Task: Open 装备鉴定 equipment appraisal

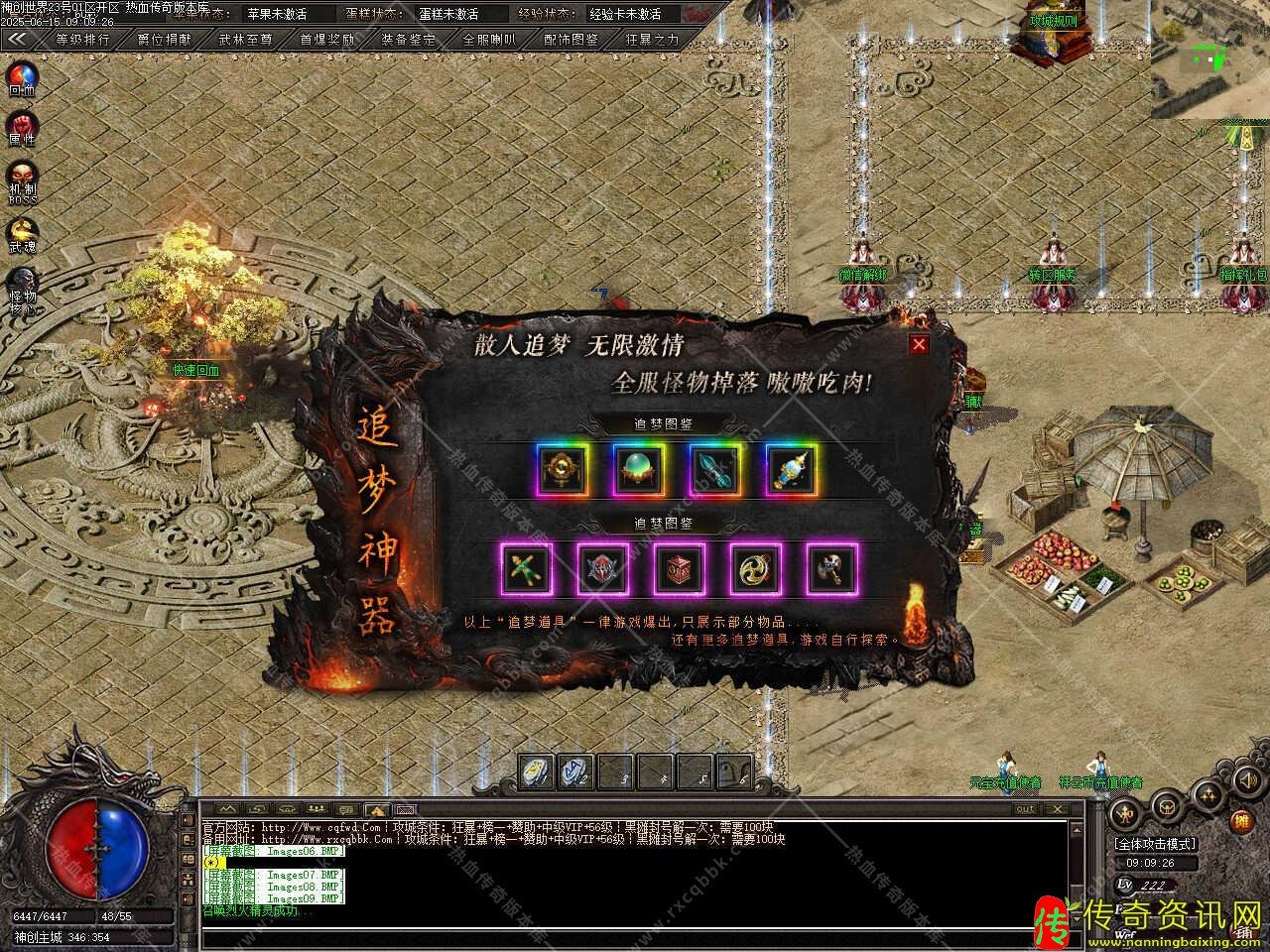Action: click(408, 40)
